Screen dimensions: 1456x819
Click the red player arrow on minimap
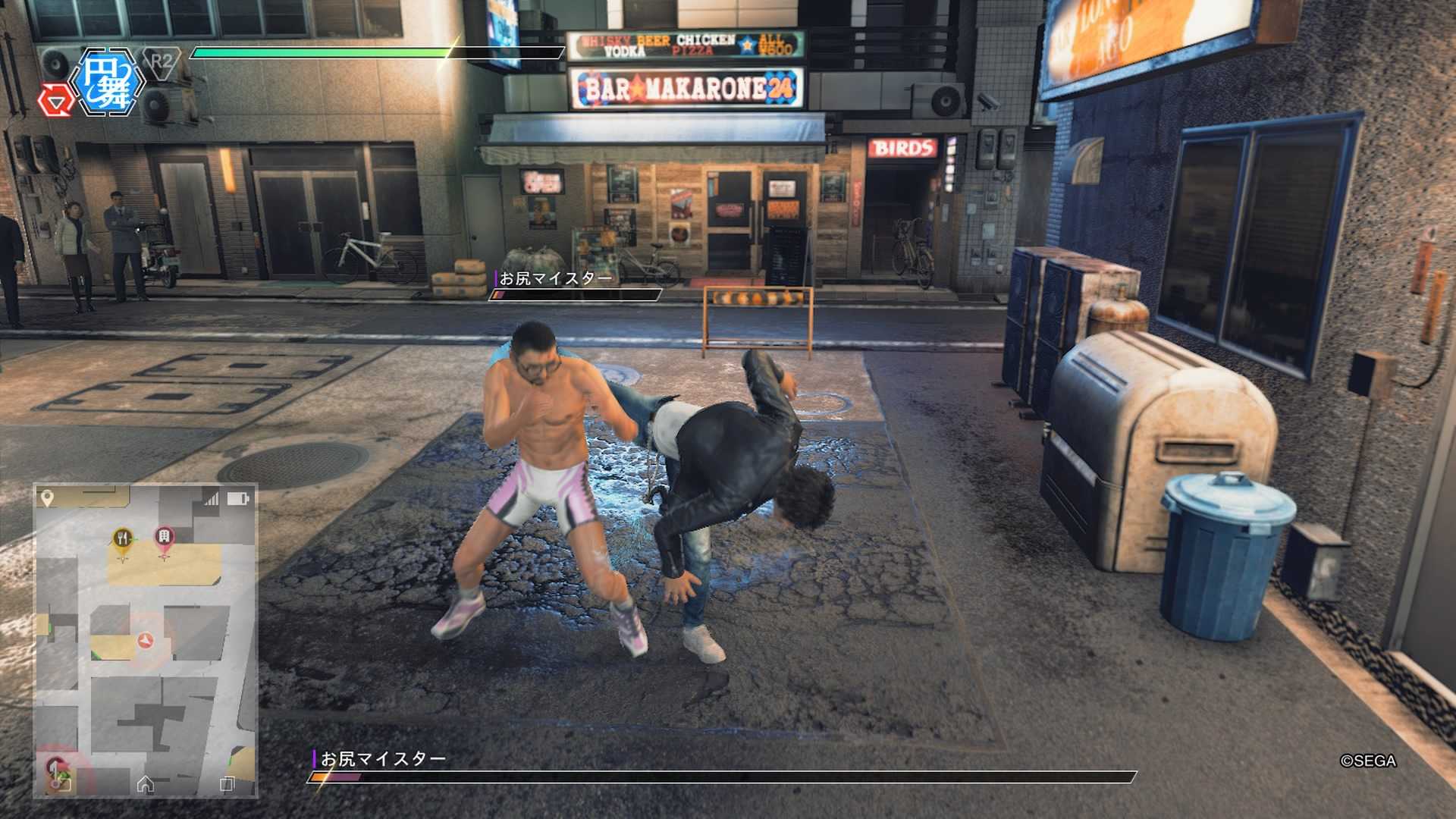click(x=146, y=641)
